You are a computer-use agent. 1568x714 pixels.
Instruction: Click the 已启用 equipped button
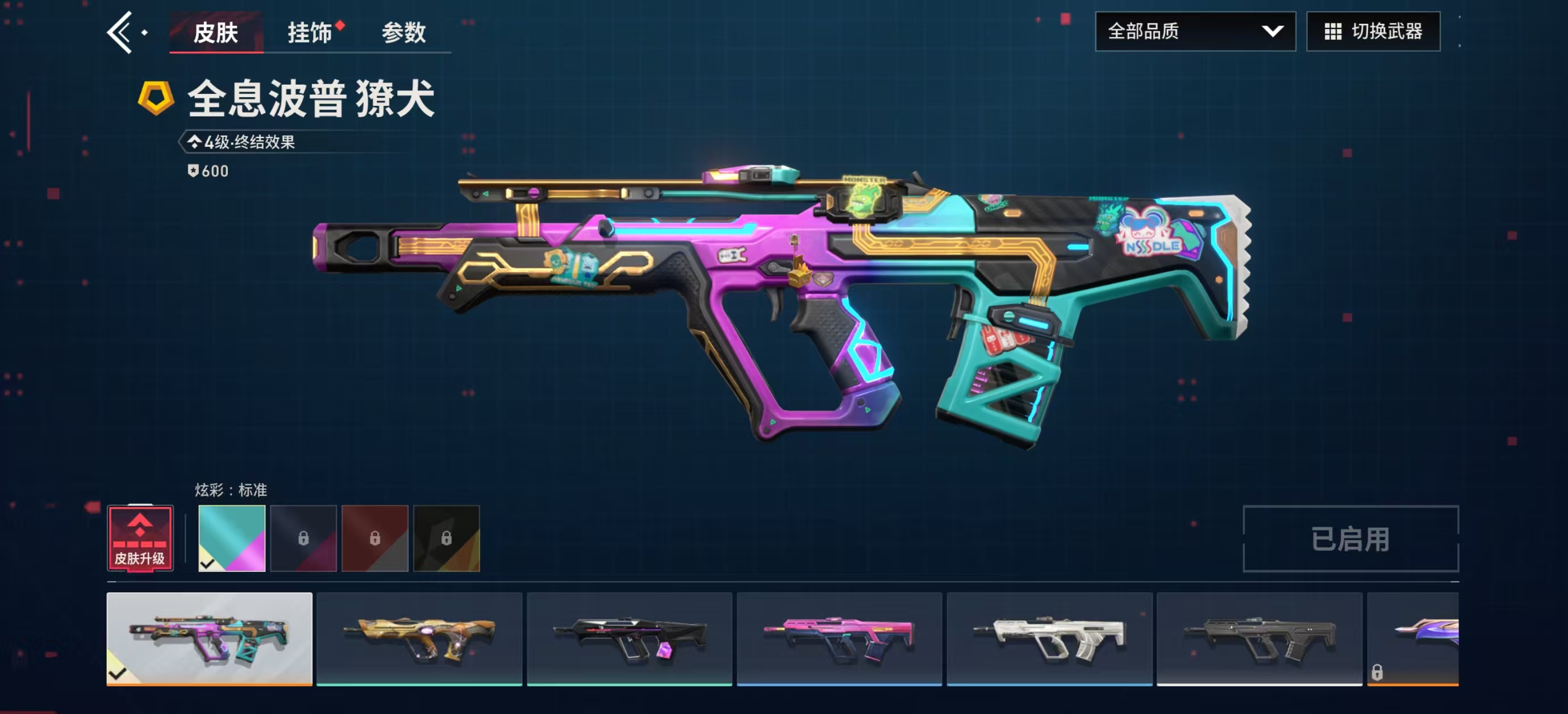click(x=1350, y=538)
